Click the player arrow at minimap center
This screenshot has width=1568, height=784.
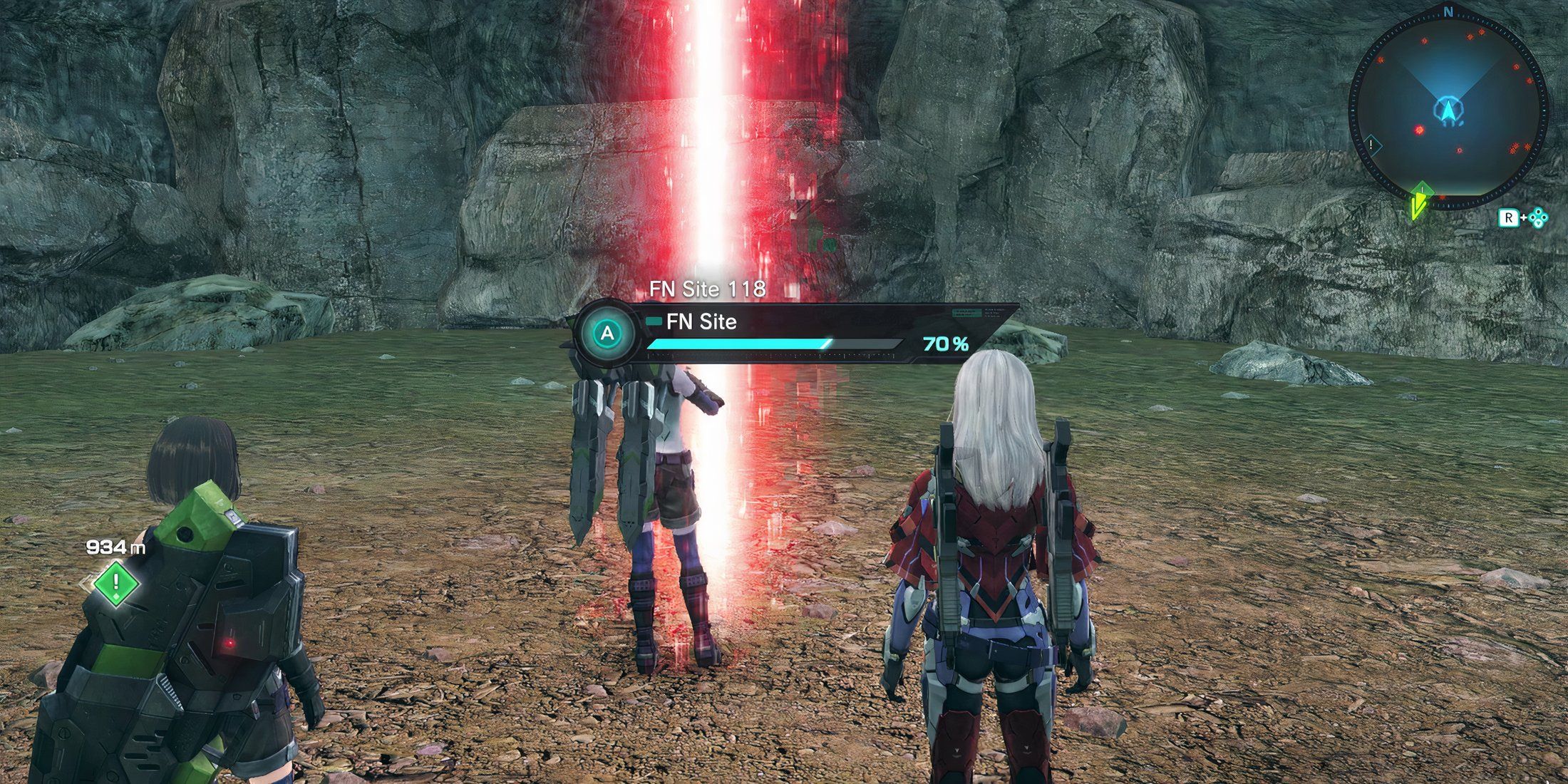click(1448, 111)
